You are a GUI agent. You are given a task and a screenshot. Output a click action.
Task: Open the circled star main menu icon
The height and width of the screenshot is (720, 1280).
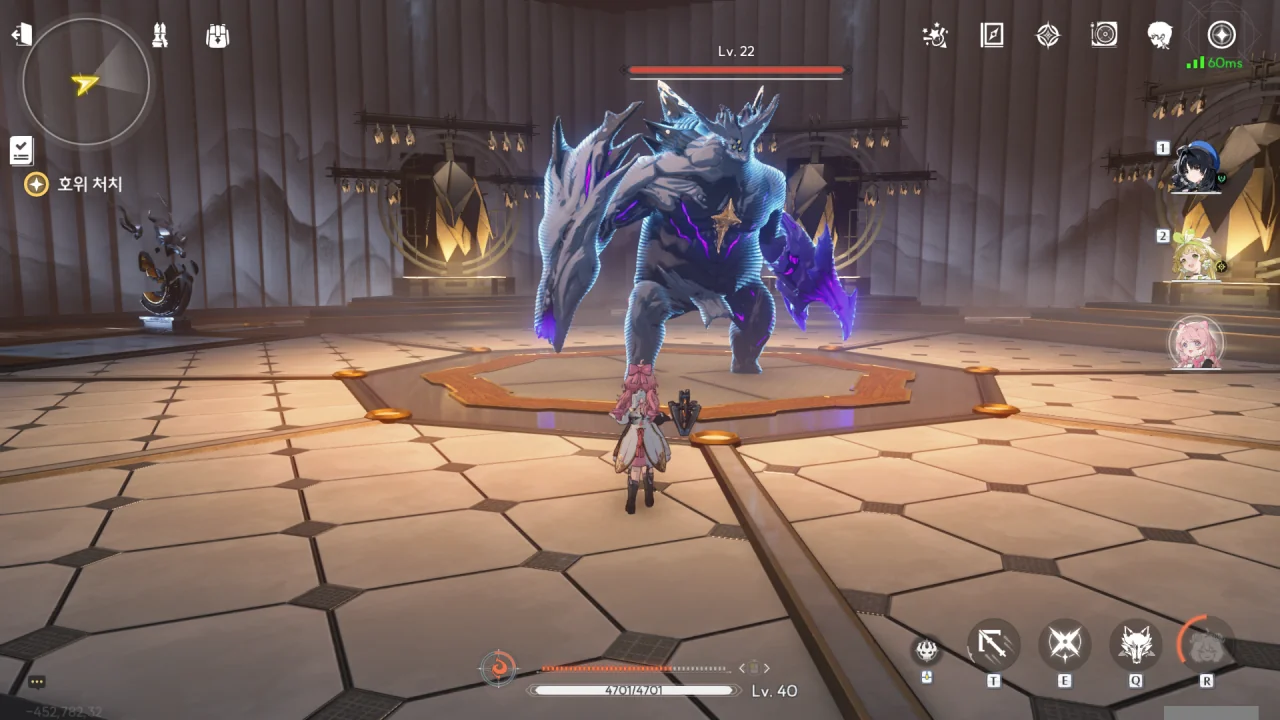[1220, 36]
